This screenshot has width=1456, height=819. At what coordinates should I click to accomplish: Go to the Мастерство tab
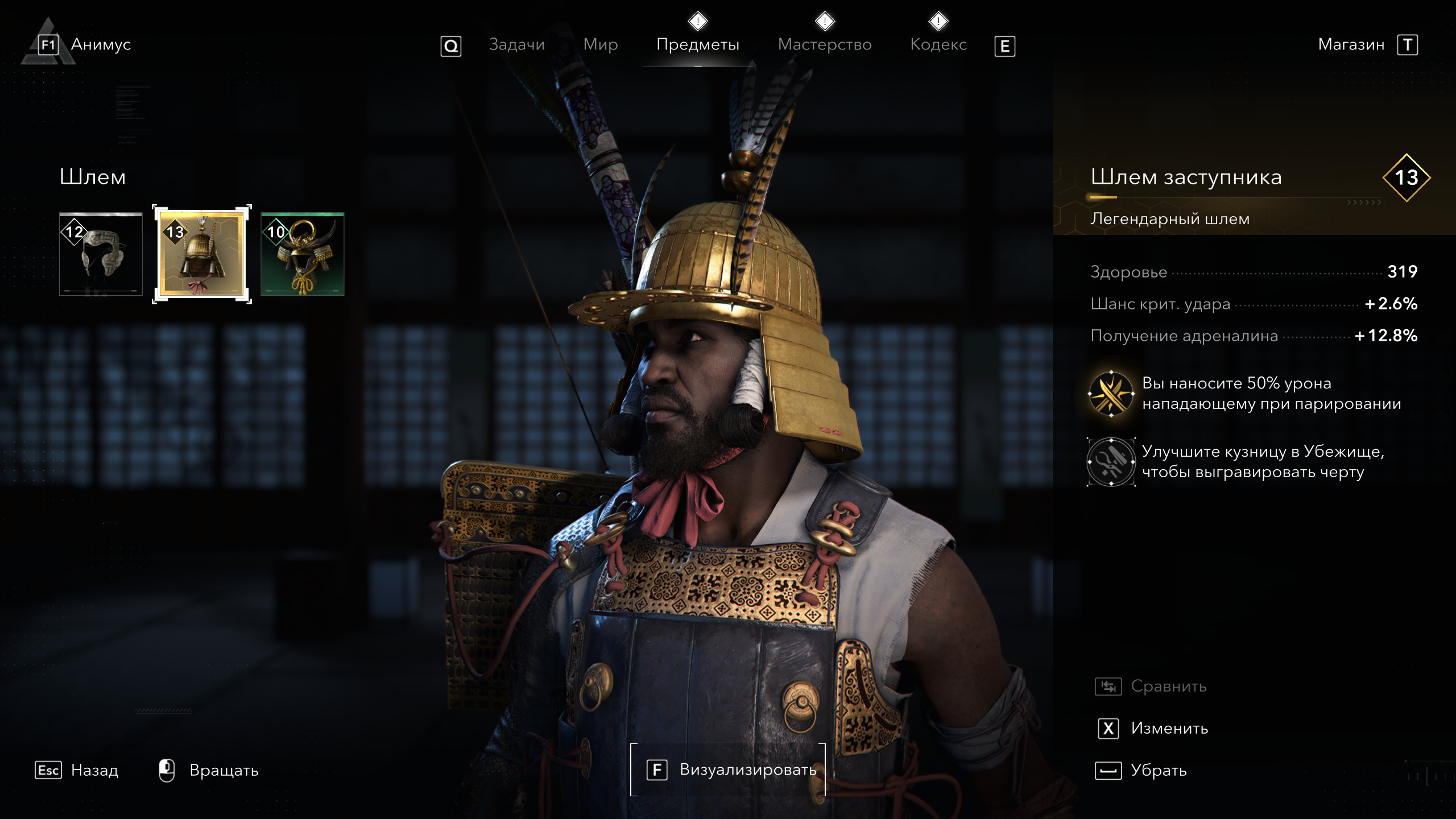tap(824, 44)
